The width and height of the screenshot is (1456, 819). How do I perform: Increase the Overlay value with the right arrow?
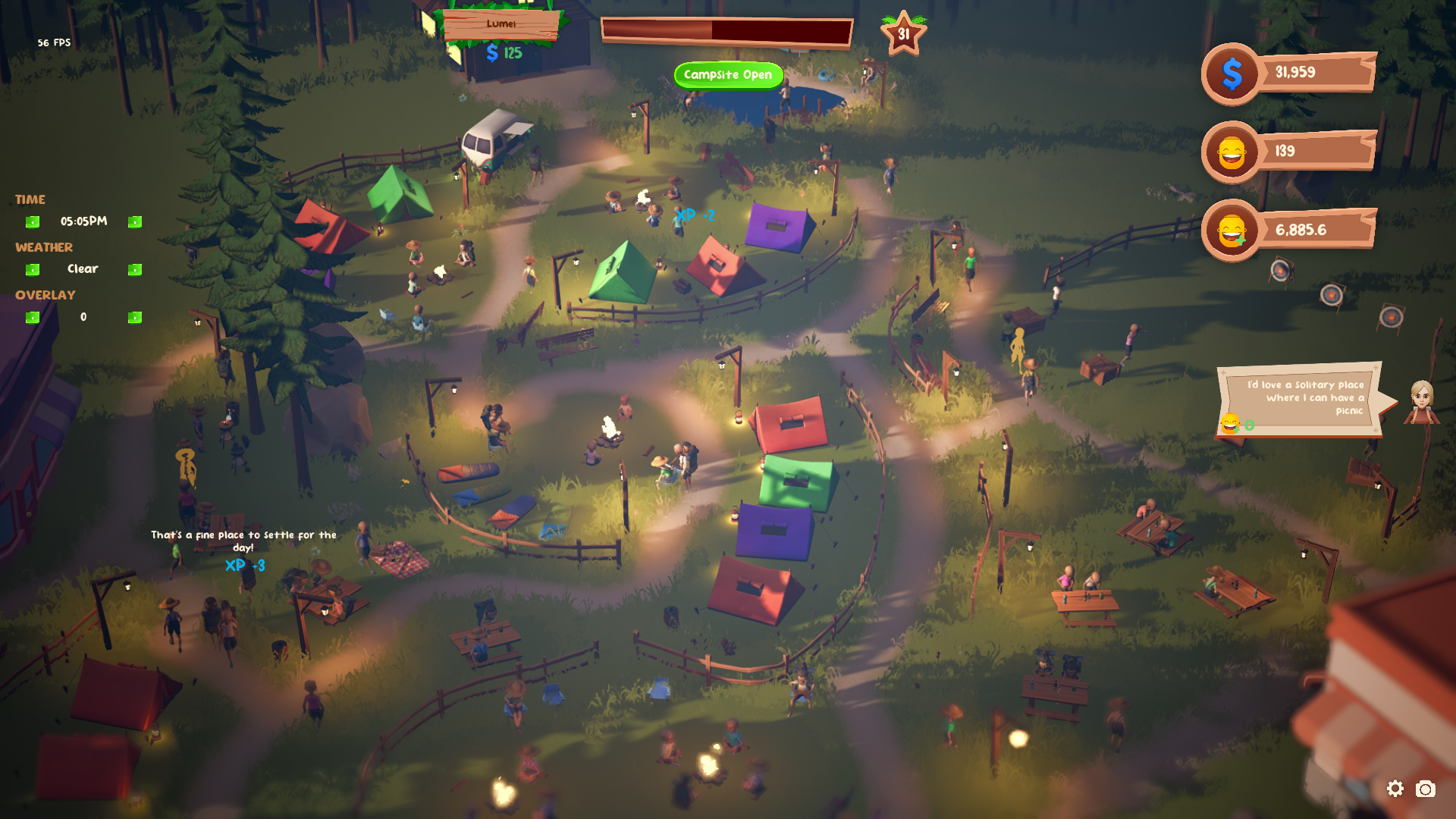click(x=135, y=317)
